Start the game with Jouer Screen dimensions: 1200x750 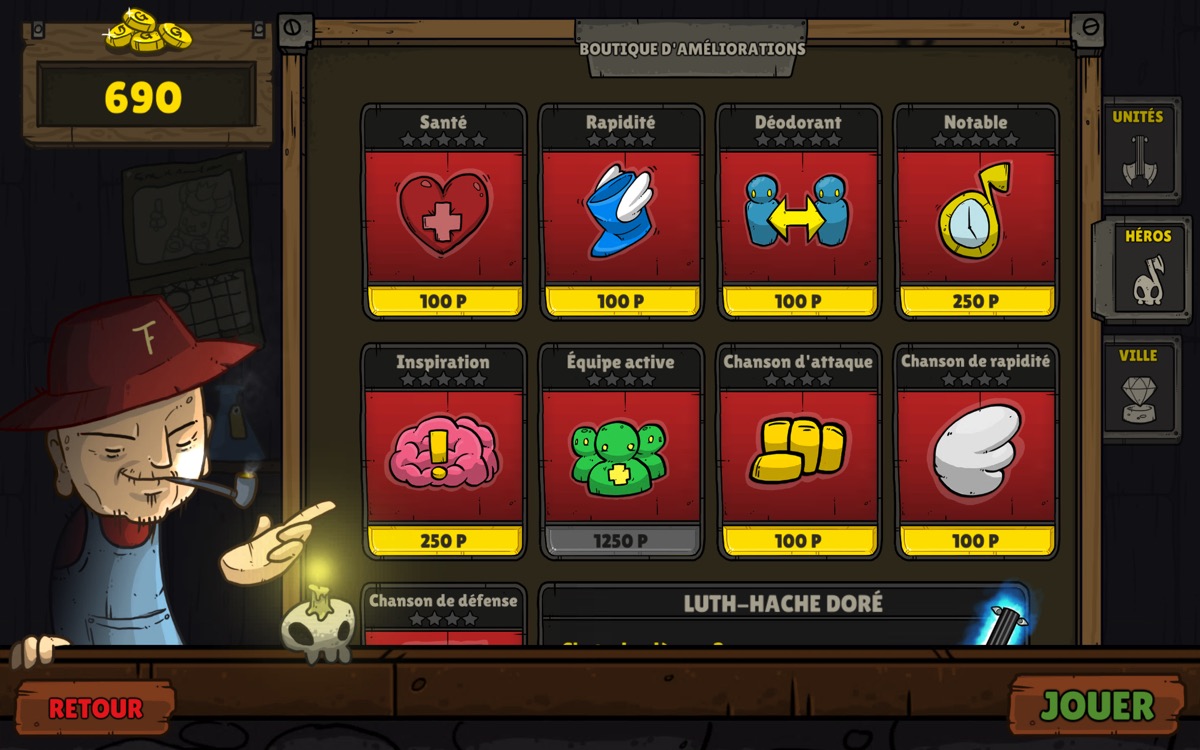tap(1097, 706)
